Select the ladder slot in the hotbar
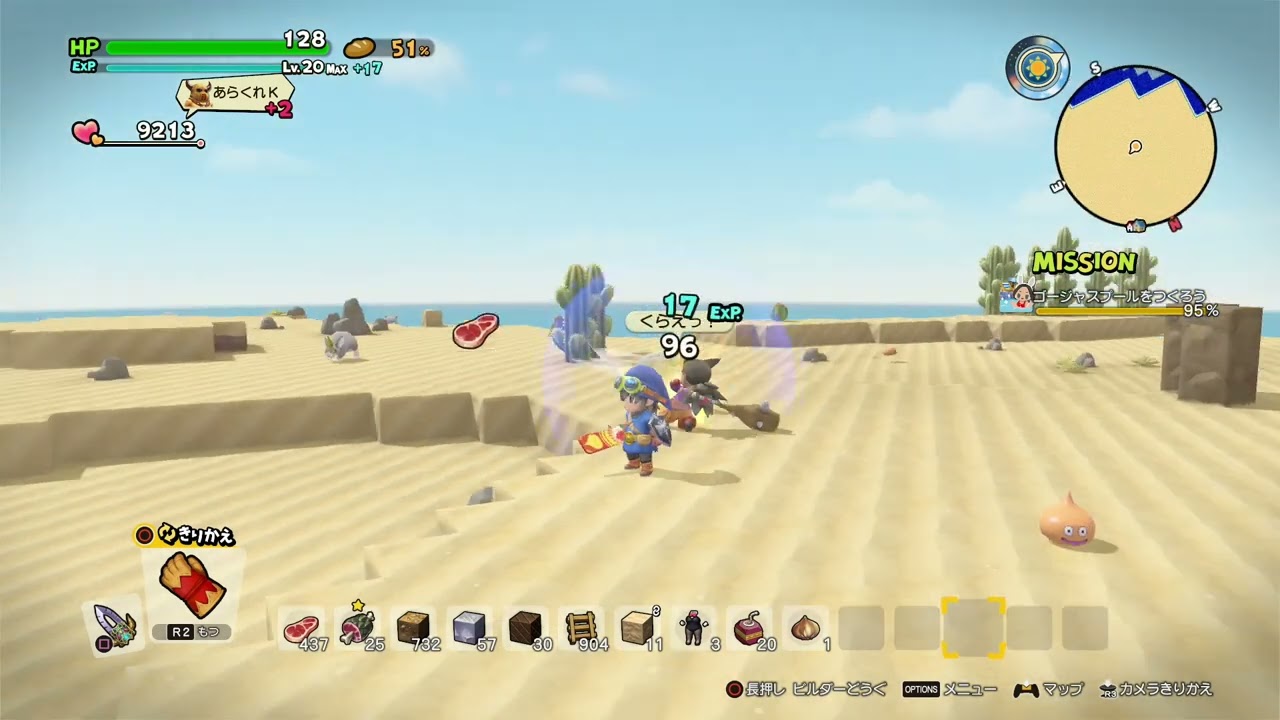The image size is (1280, 720). (x=579, y=628)
